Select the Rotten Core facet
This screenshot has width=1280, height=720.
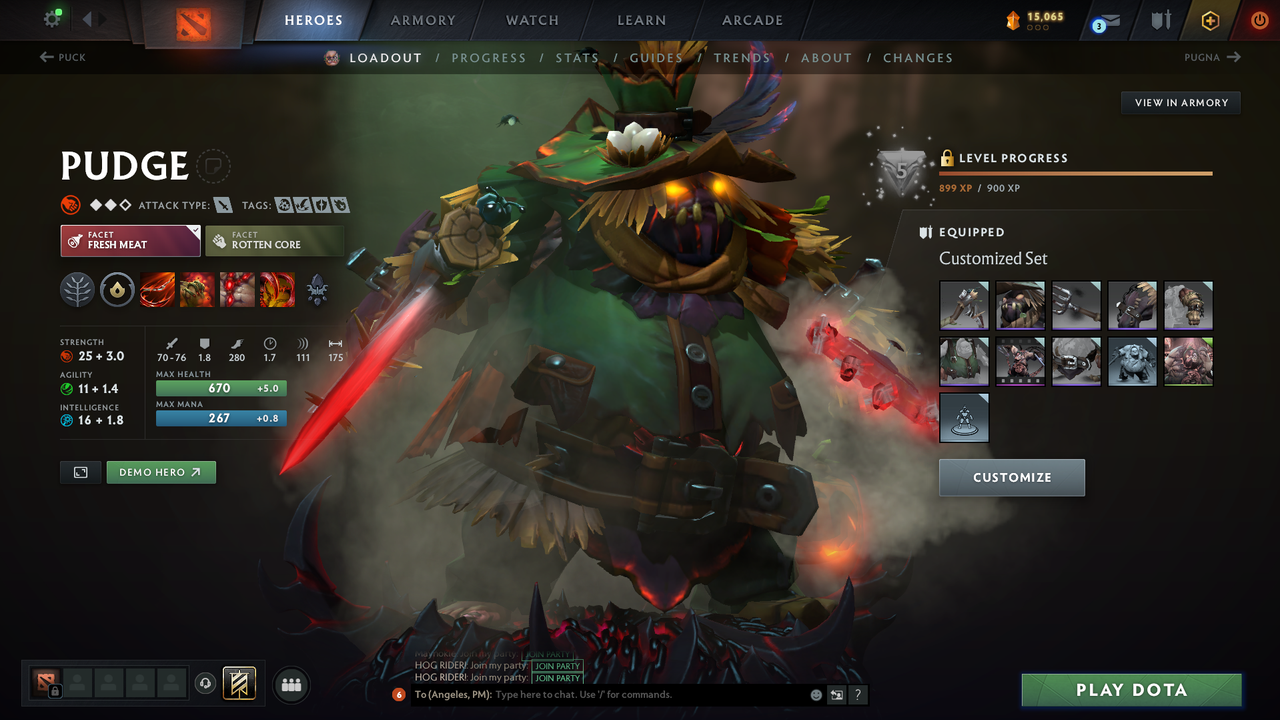(275, 240)
